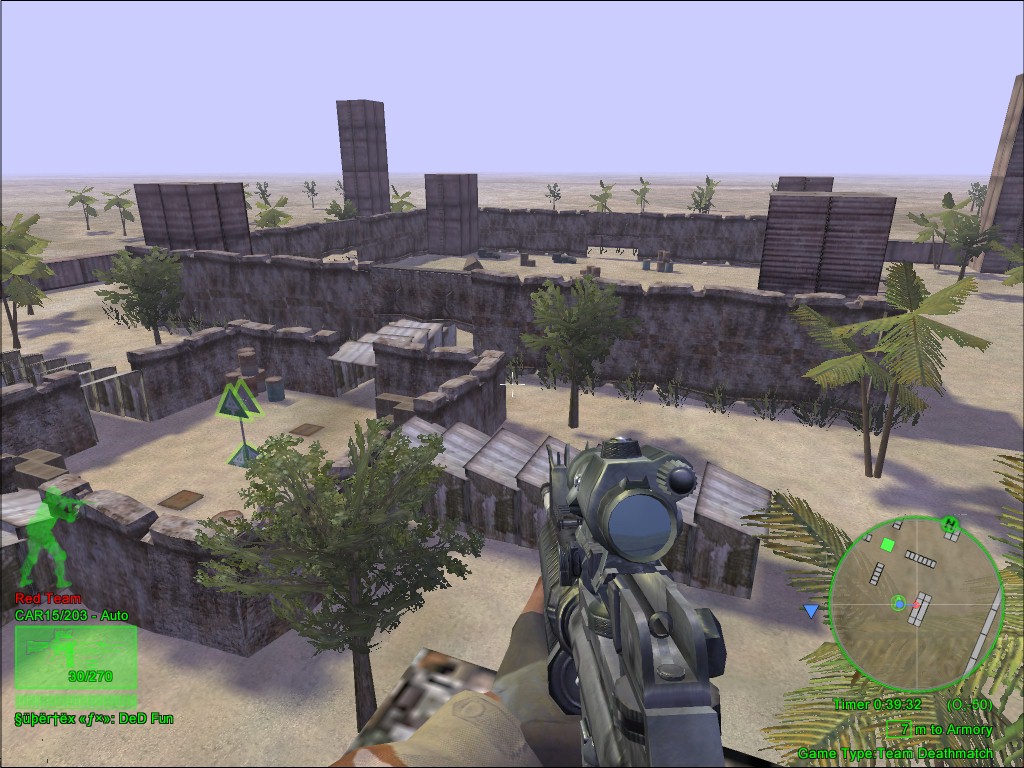The height and width of the screenshot is (768, 1024).
Task: Click the Armory icon beside the distance text
Action: click(897, 730)
